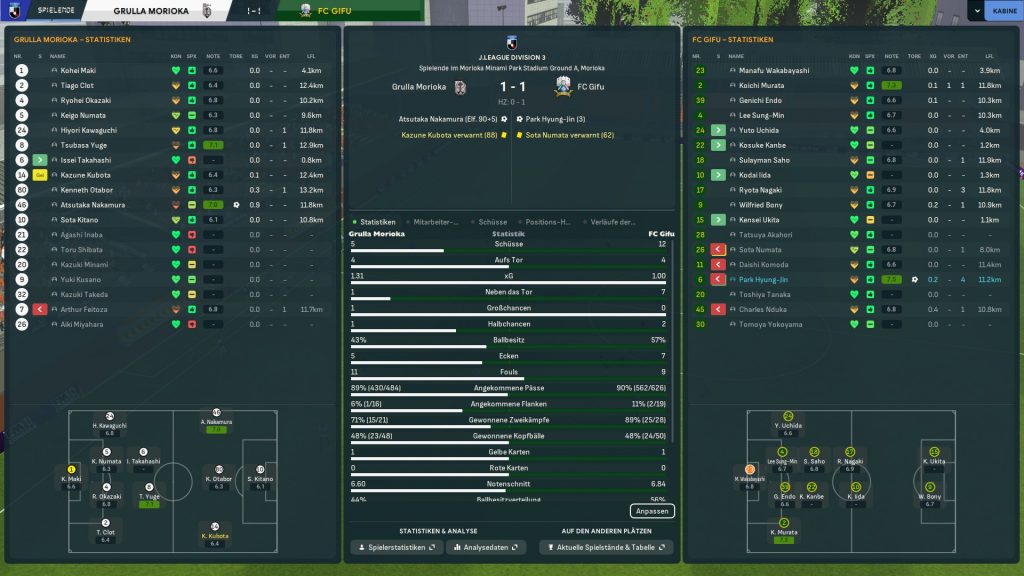Open the Verläufe der... tab
The image size is (1024, 576).
pyautogui.click(x=613, y=222)
